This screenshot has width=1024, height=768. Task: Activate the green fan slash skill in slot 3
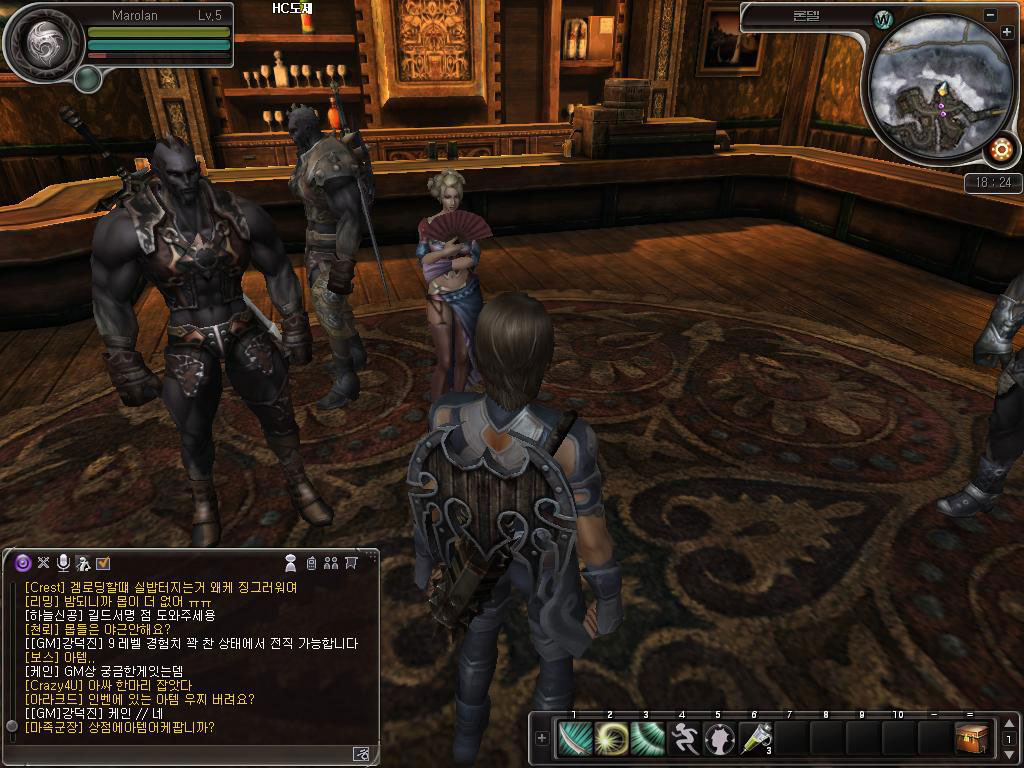(x=647, y=739)
